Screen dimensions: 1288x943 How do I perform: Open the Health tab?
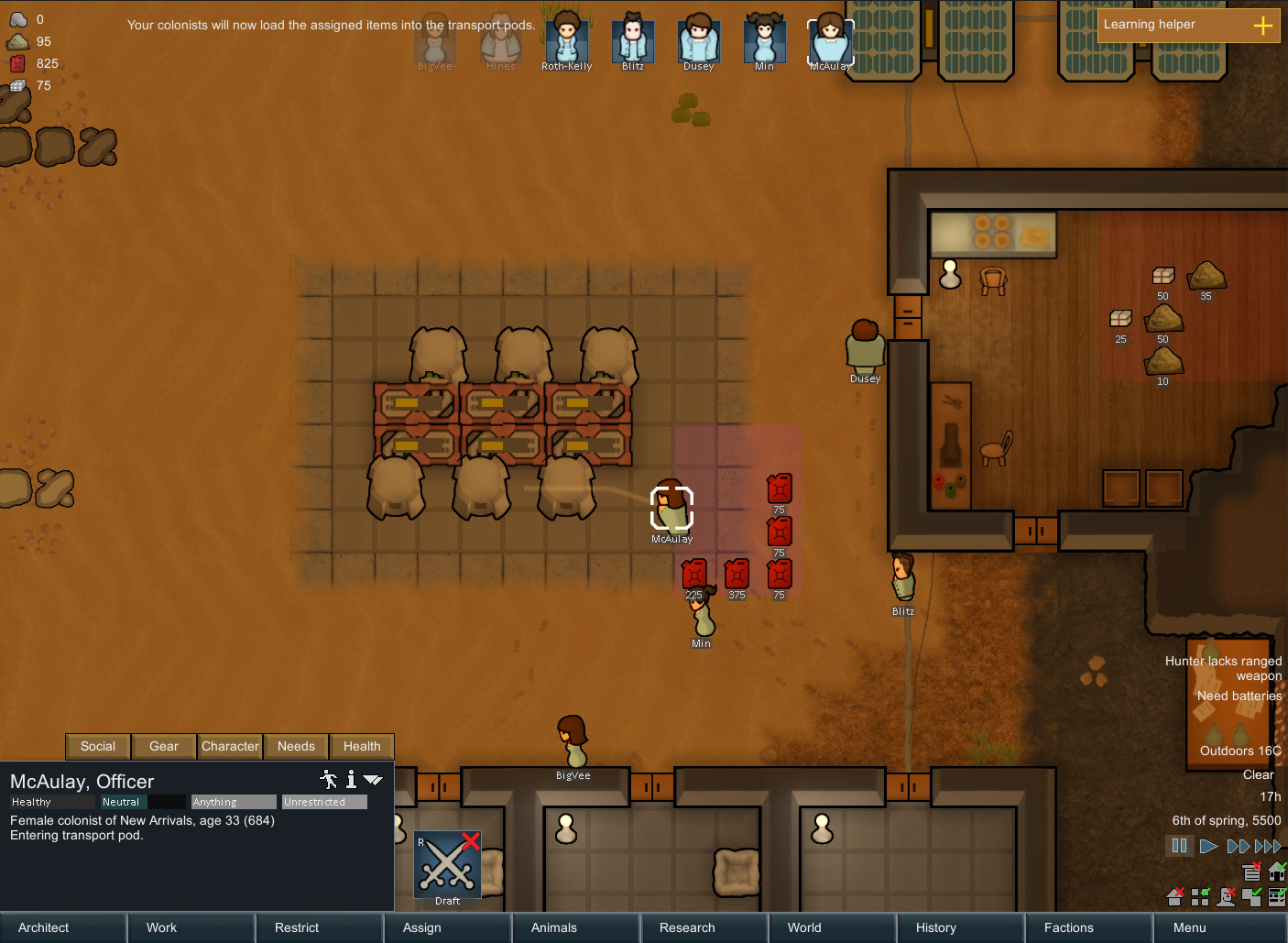click(x=362, y=746)
